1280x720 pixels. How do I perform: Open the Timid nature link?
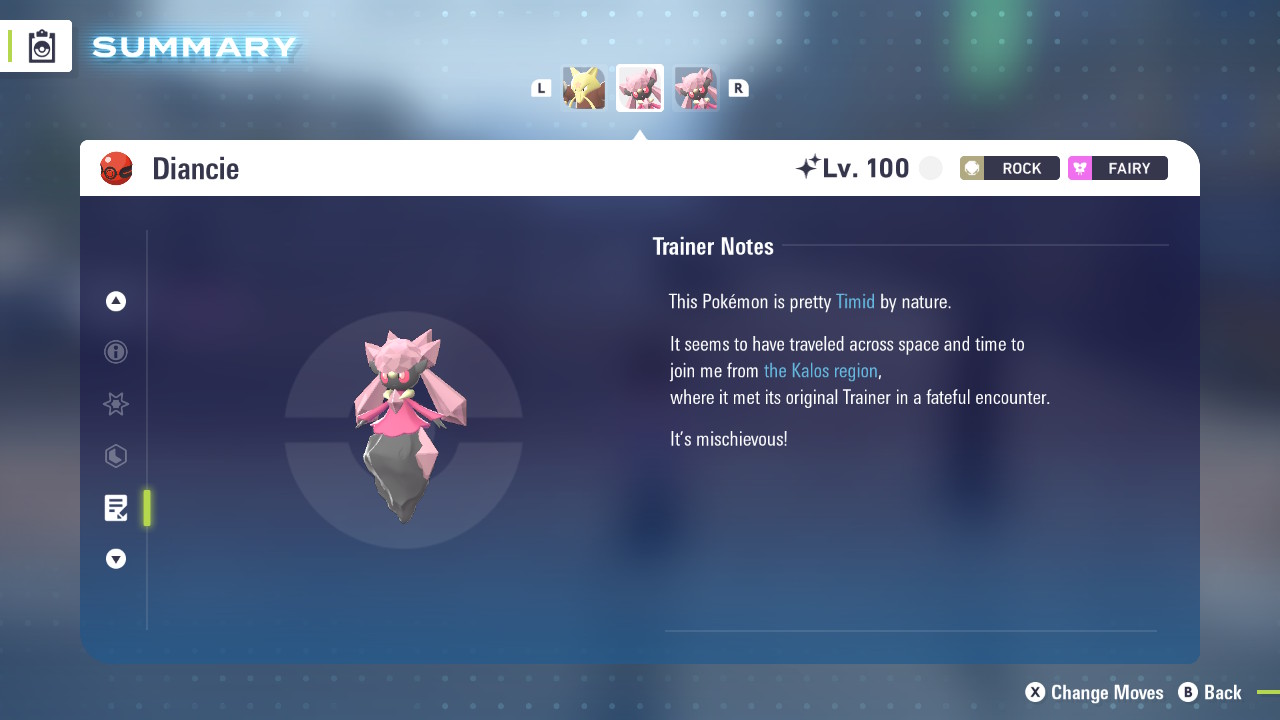855,301
